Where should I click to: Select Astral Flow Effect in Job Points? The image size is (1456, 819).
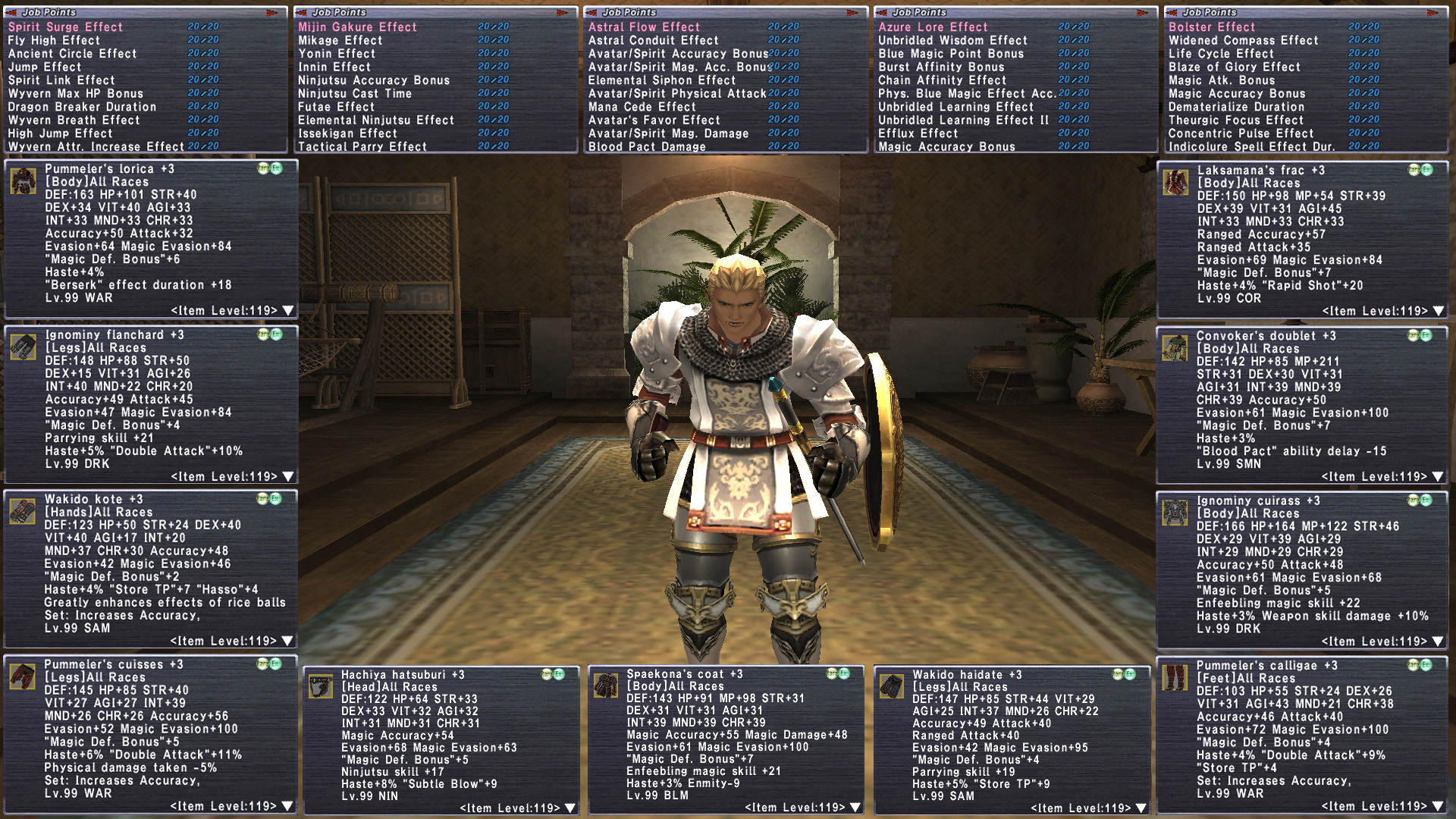644,27
